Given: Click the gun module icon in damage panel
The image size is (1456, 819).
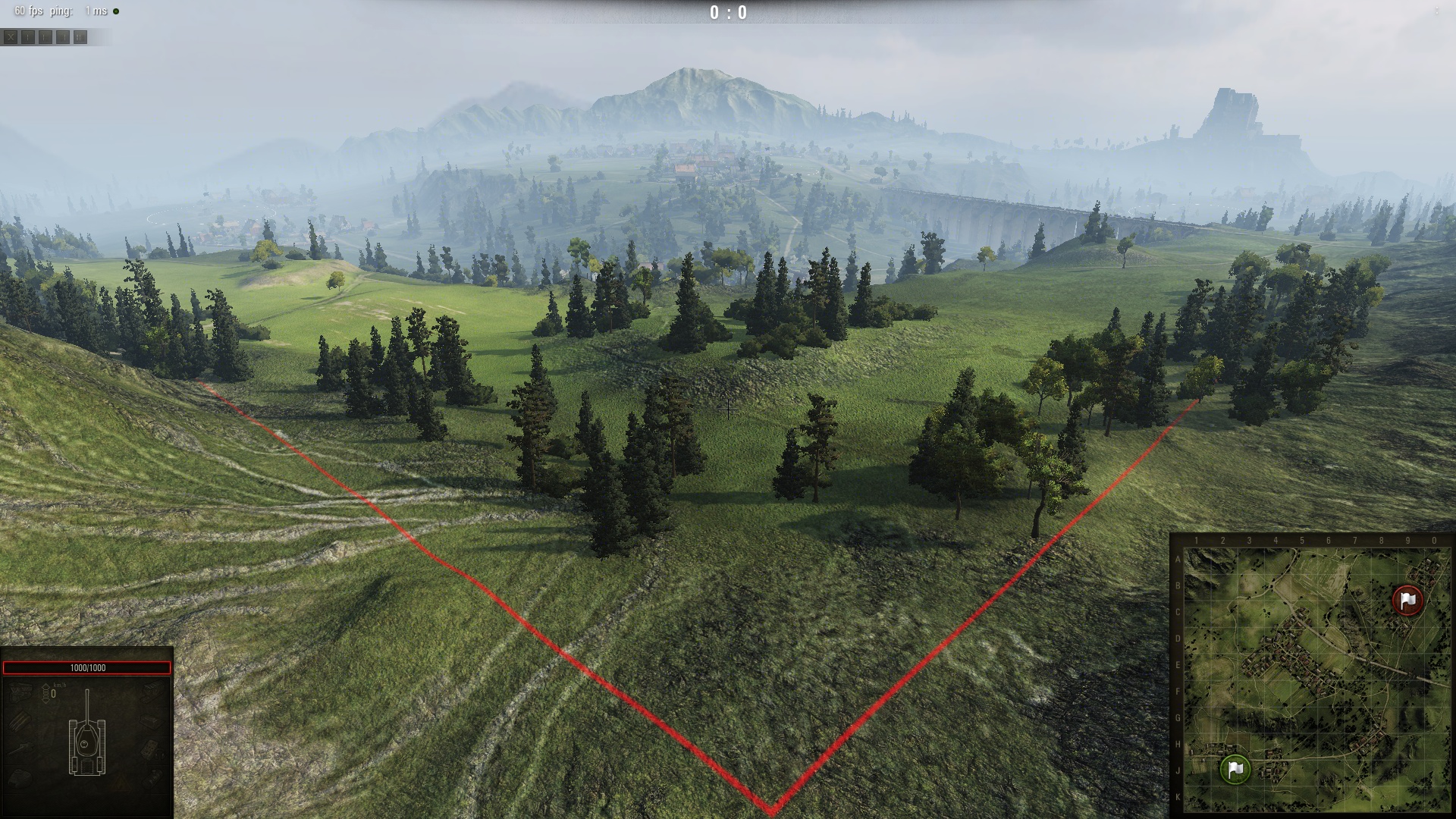Looking at the screenshot, I should tap(20, 749).
